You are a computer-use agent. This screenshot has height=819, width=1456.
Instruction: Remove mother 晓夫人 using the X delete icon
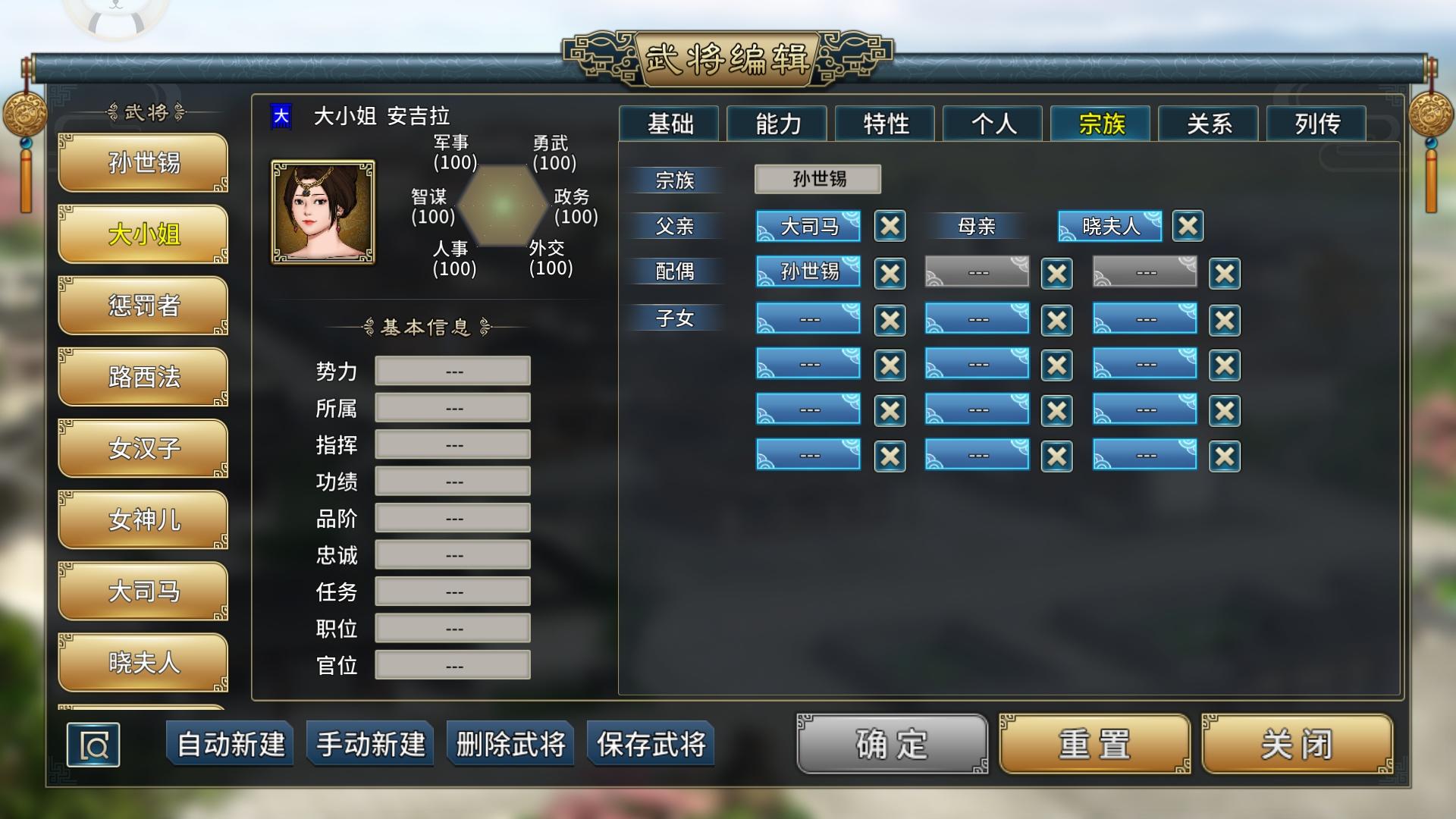[x=1189, y=226]
